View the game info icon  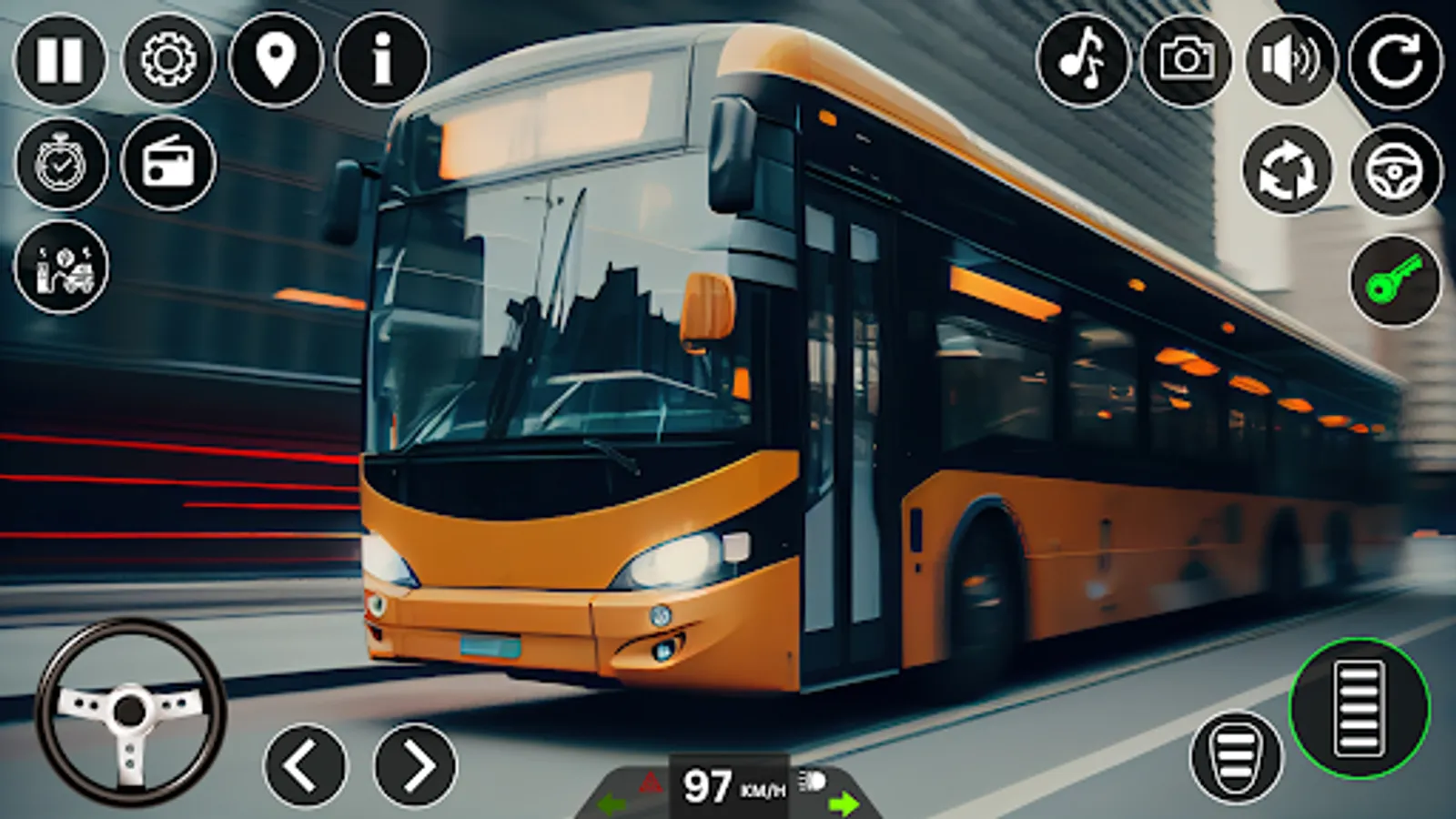[380, 59]
